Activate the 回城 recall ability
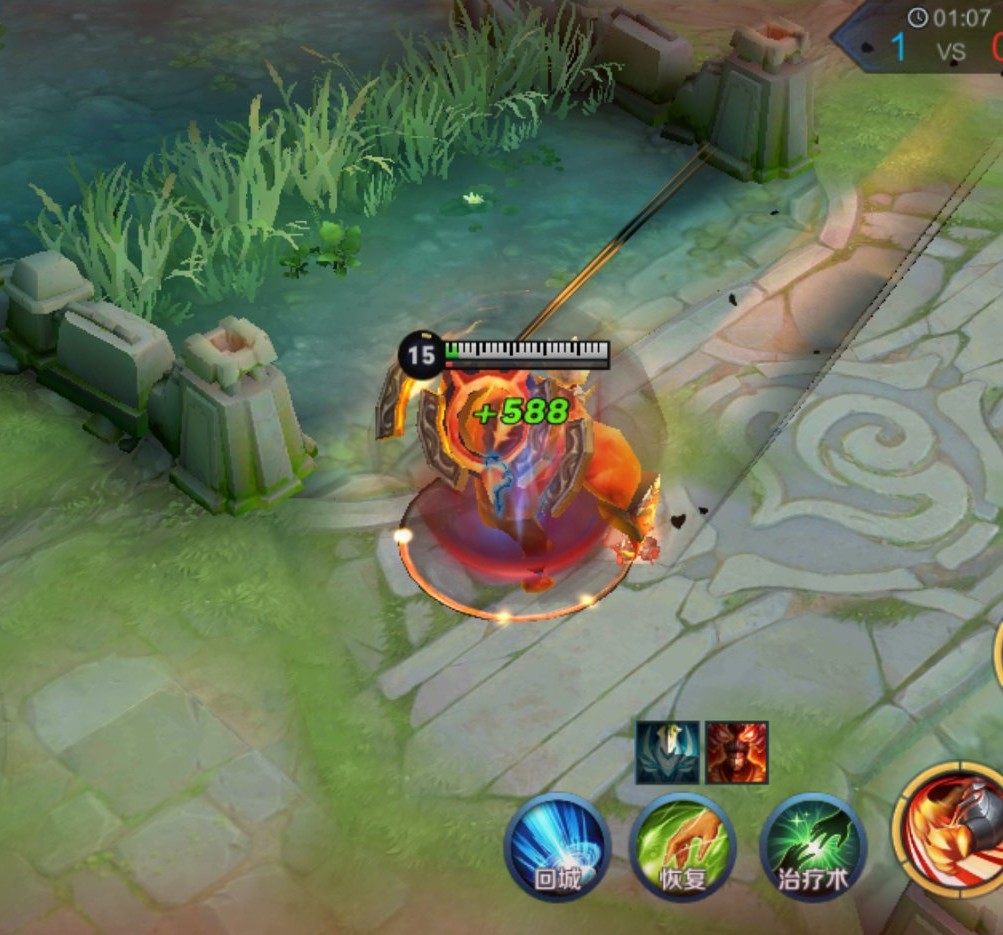 pos(557,845)
